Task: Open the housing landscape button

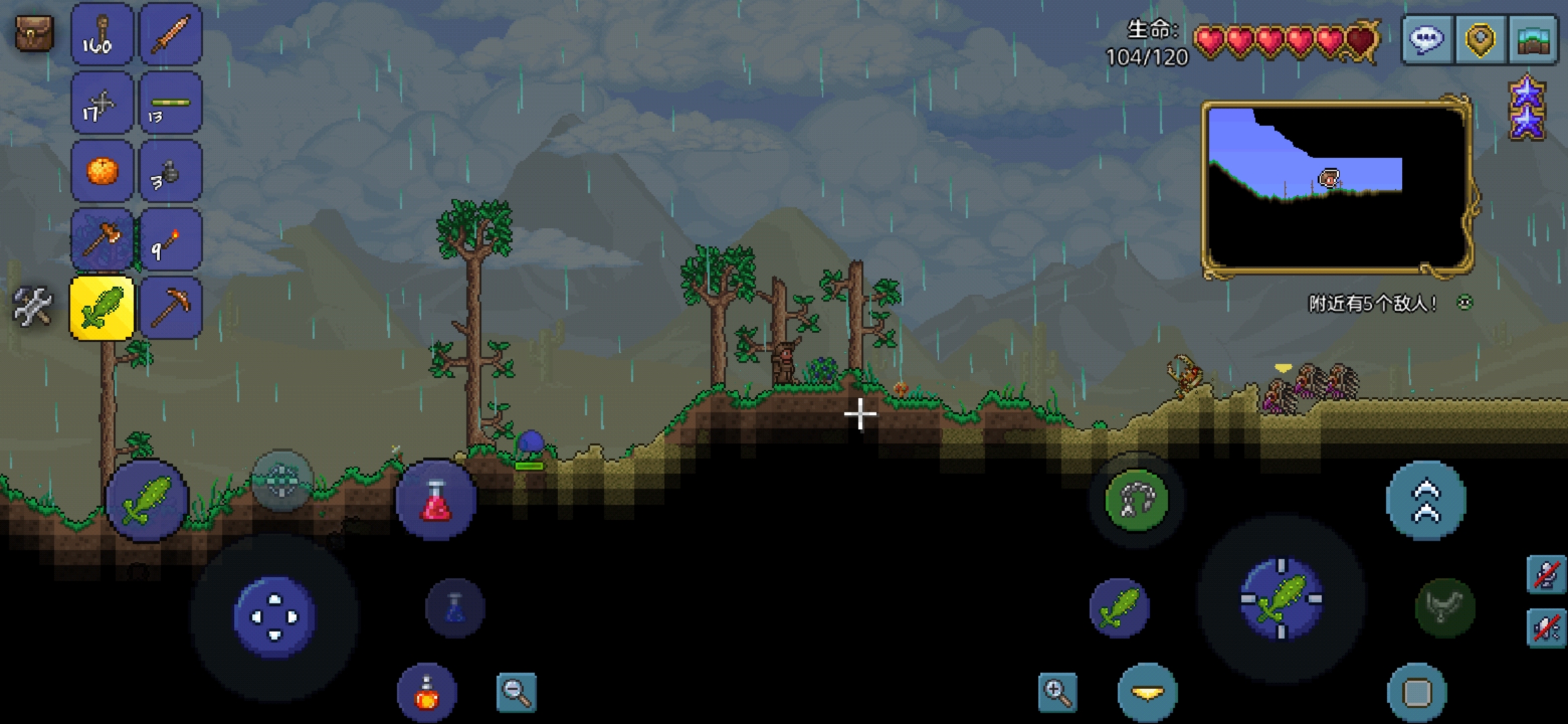Action: click(x=1533, y=40)
